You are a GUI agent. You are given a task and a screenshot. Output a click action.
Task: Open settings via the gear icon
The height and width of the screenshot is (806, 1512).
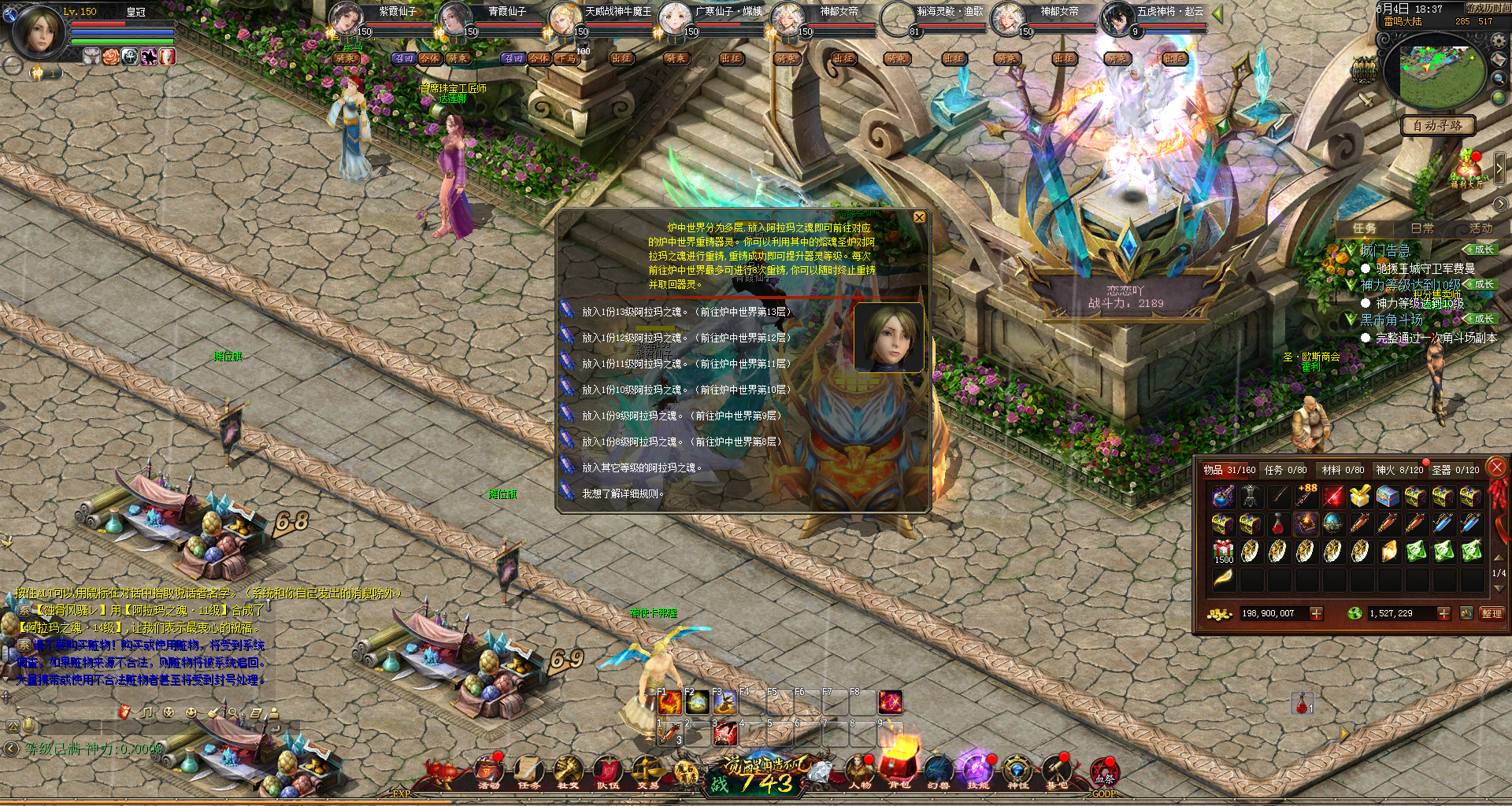(1499, 40)
